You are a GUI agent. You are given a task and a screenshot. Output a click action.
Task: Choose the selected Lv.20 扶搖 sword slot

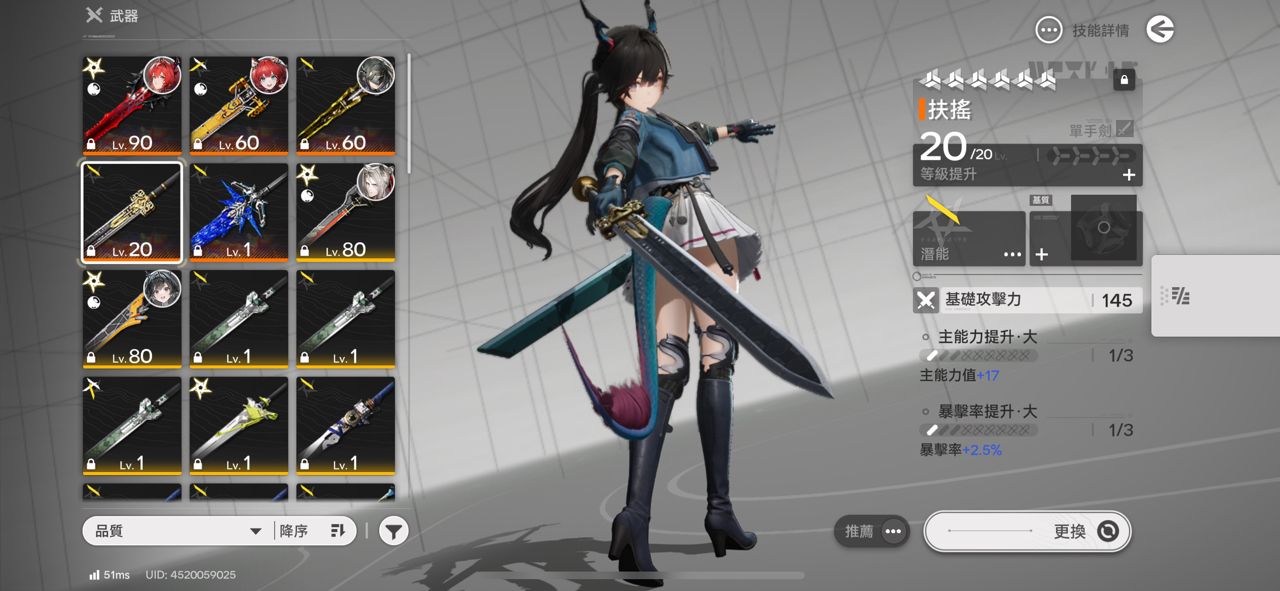[132, 211]
